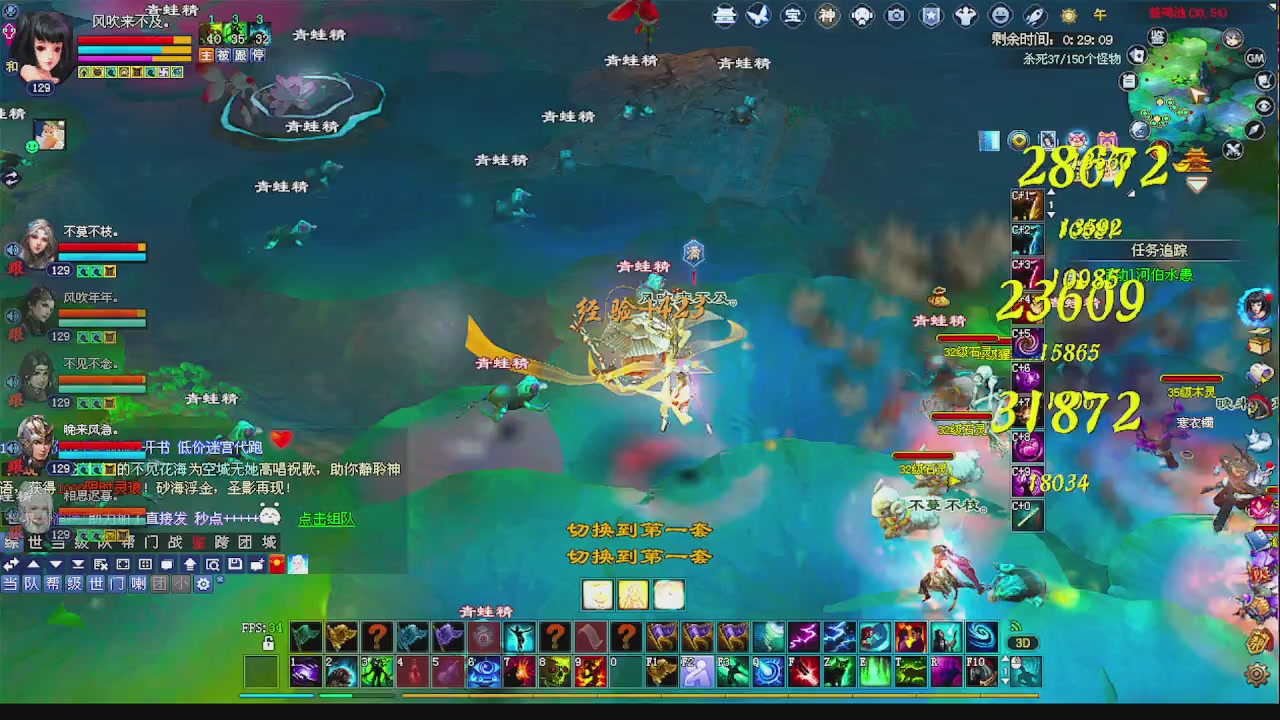Viewport: 1280px width, 720px height.
Task: Select the 队 team chat channel tab
Action: pyautogui.click(x=33, y=584)
